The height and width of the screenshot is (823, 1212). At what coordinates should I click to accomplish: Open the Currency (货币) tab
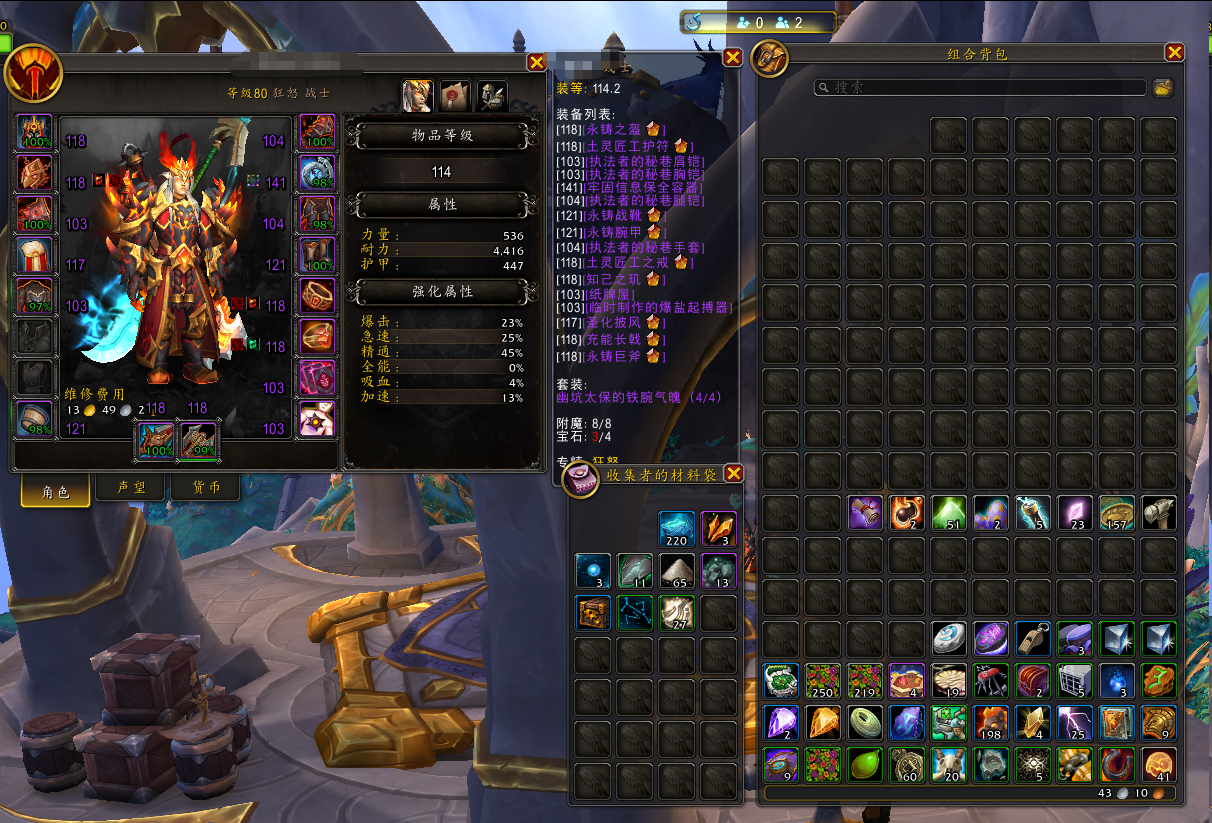point(206,489)
